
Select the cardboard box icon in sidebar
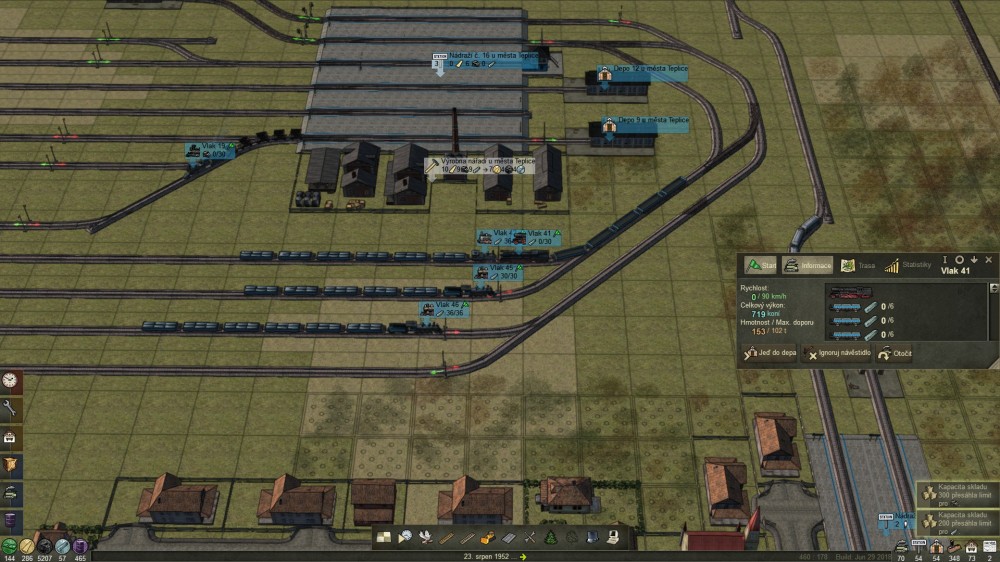pos(11,465)
